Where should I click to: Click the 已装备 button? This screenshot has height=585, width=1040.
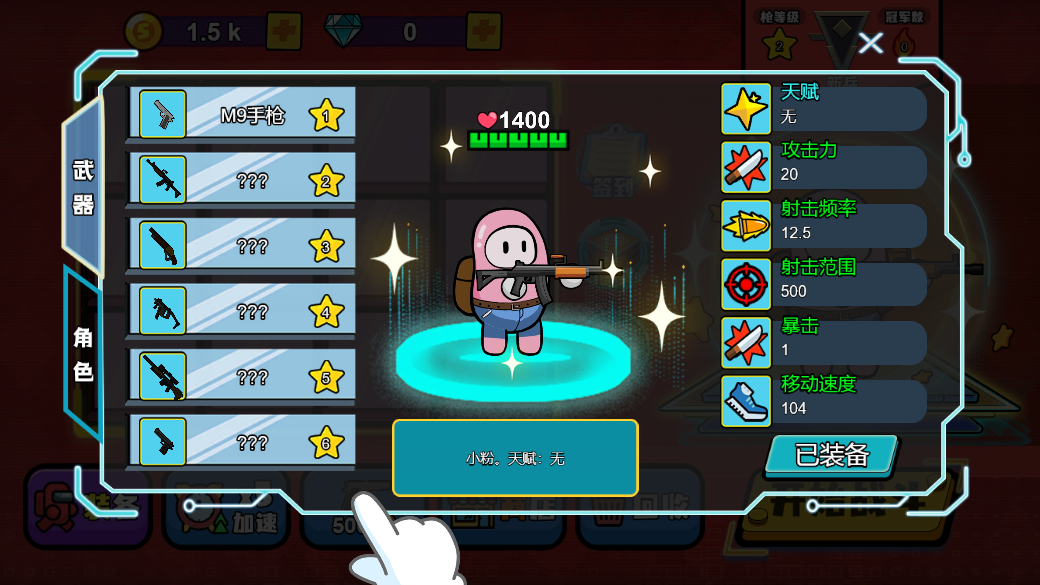coord(831,455)
